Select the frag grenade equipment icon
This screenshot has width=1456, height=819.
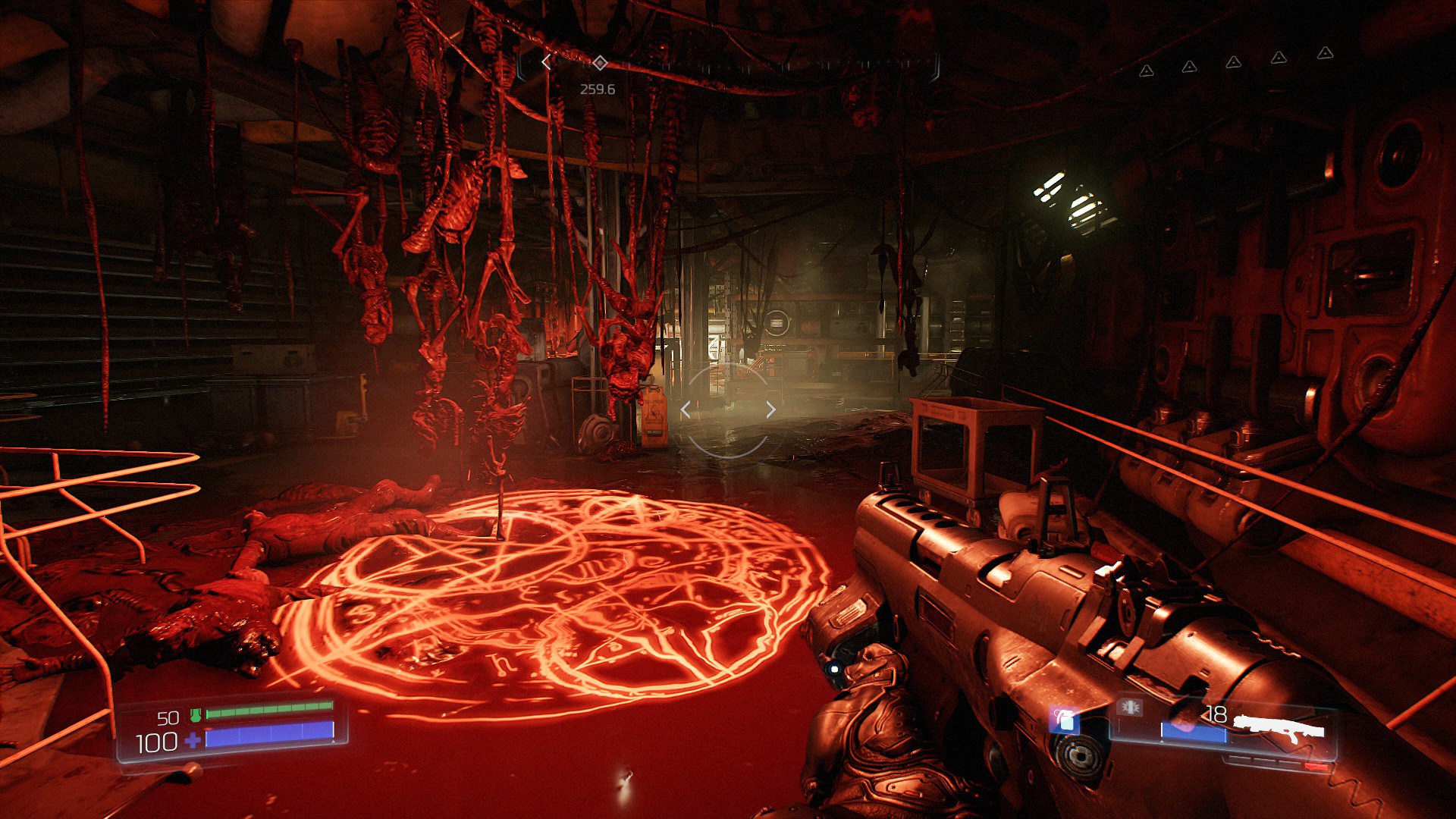coord(1063,720)
